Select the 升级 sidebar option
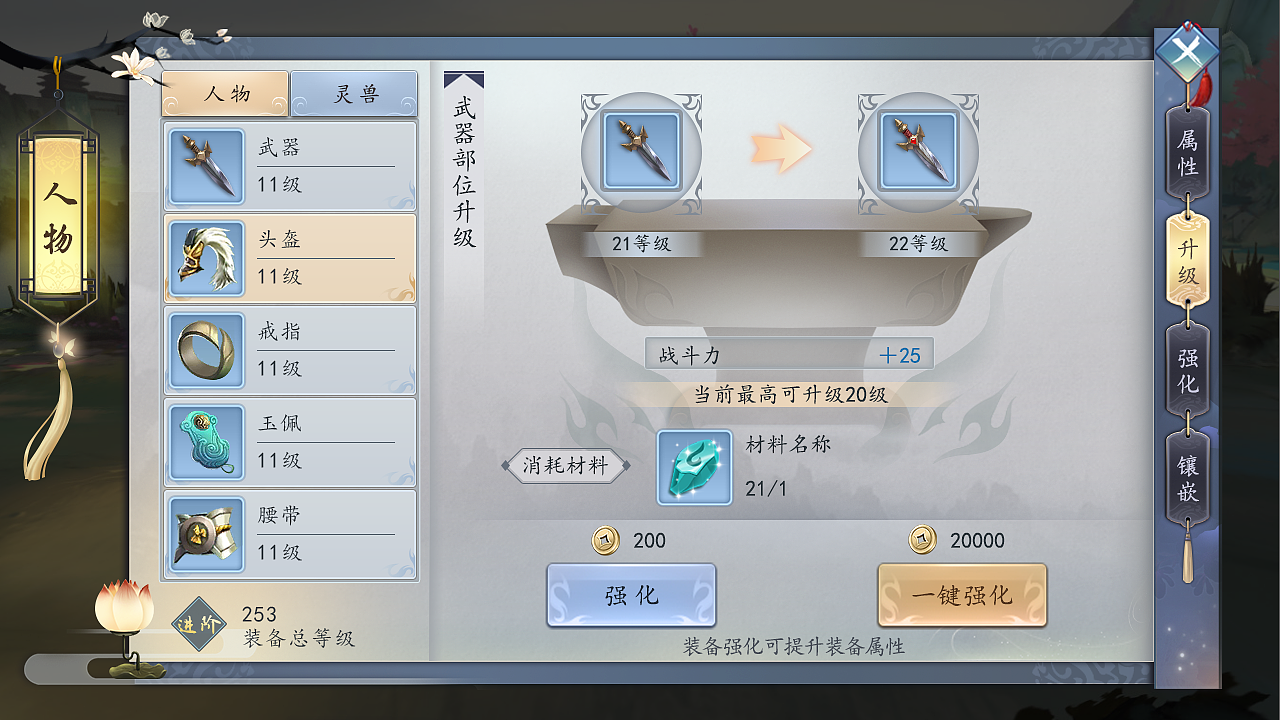The height and width of the screenshot is (720, 1280). pyautogui.click(x=1186, y=262)
